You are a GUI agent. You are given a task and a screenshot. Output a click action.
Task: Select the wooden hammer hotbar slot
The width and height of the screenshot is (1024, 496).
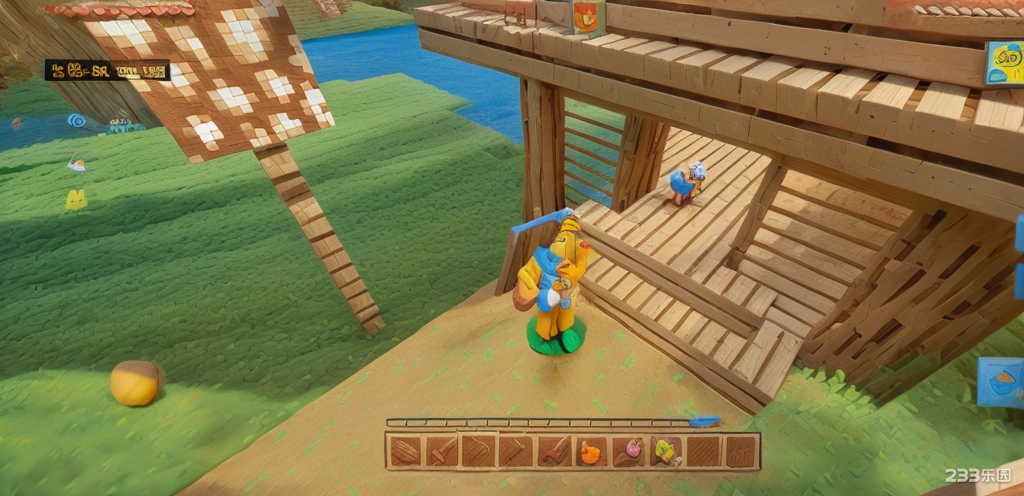tap(442, 452)
